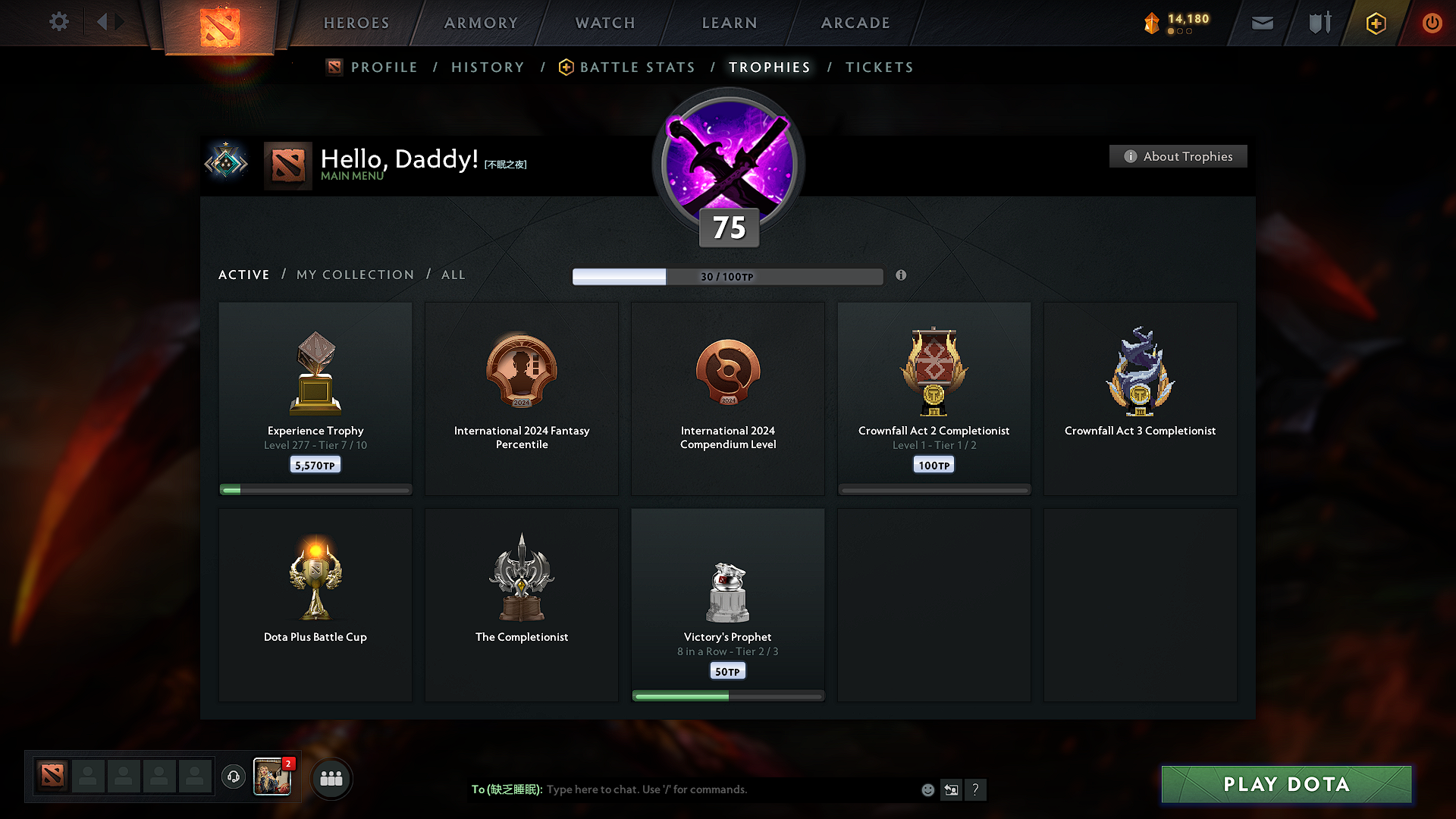Switch to the MY COLLECTION tab
This screenshot has height=819, width=1456.
click(354, 275)
